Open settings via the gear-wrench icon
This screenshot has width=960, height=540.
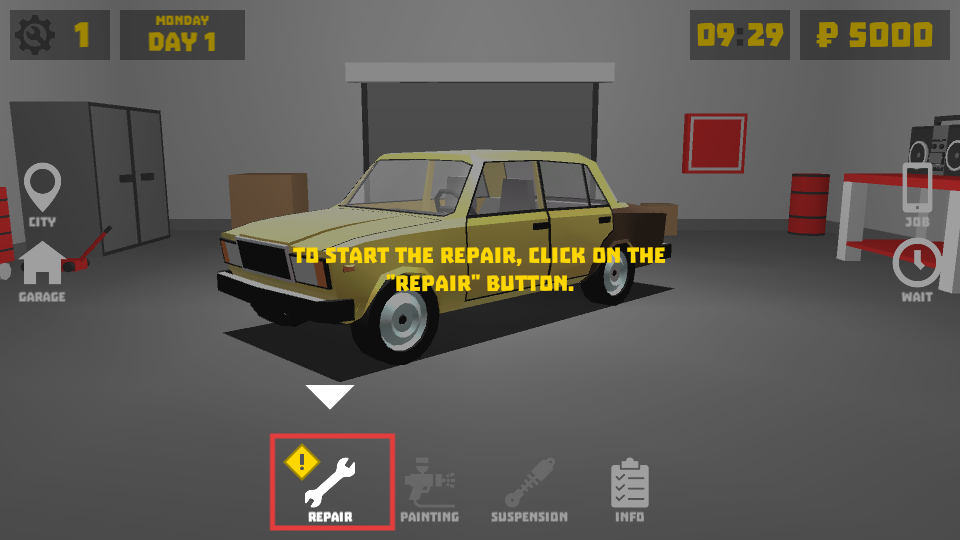[35, 36]
